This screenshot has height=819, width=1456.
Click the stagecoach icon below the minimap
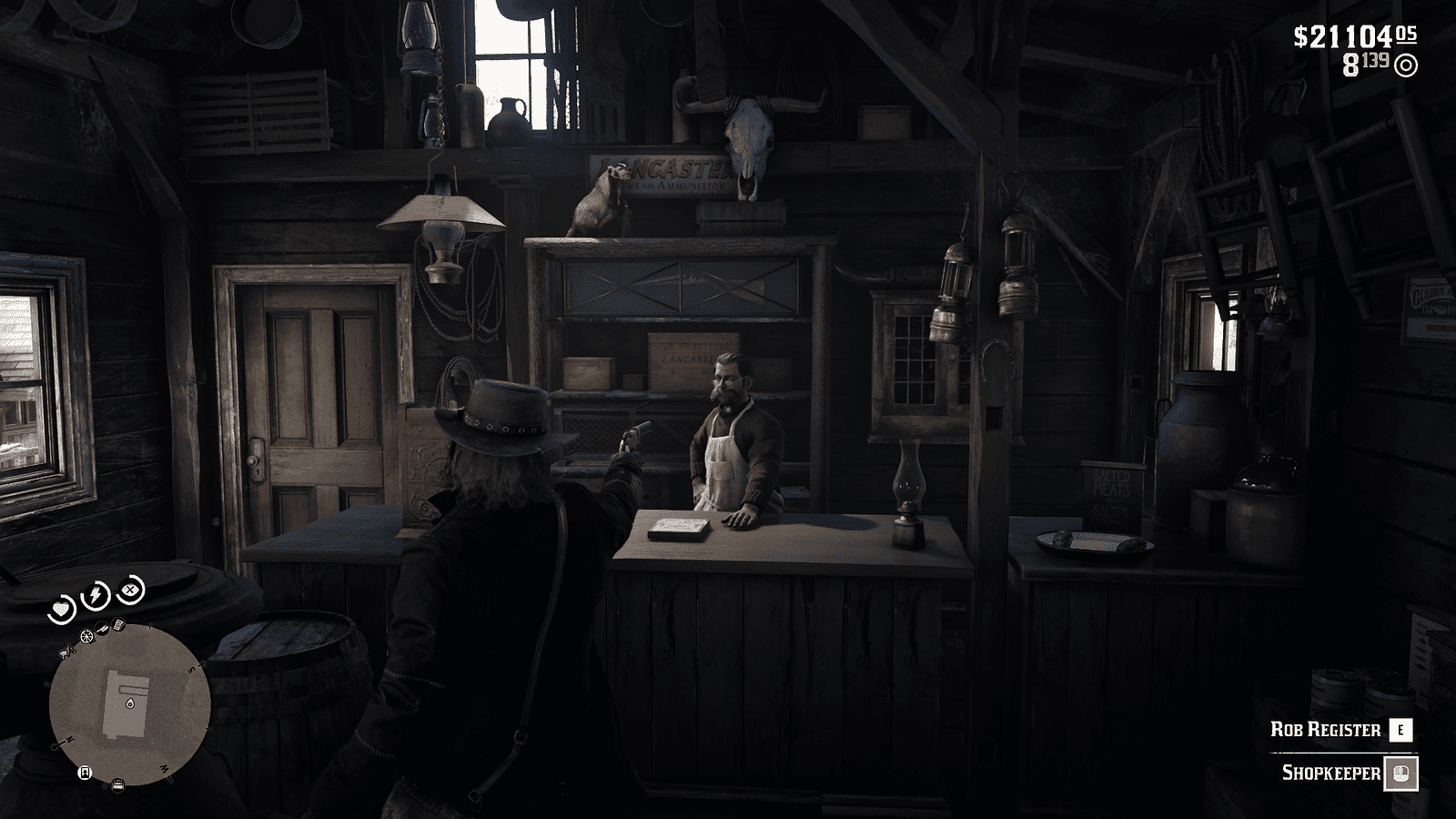click(117, 784)
